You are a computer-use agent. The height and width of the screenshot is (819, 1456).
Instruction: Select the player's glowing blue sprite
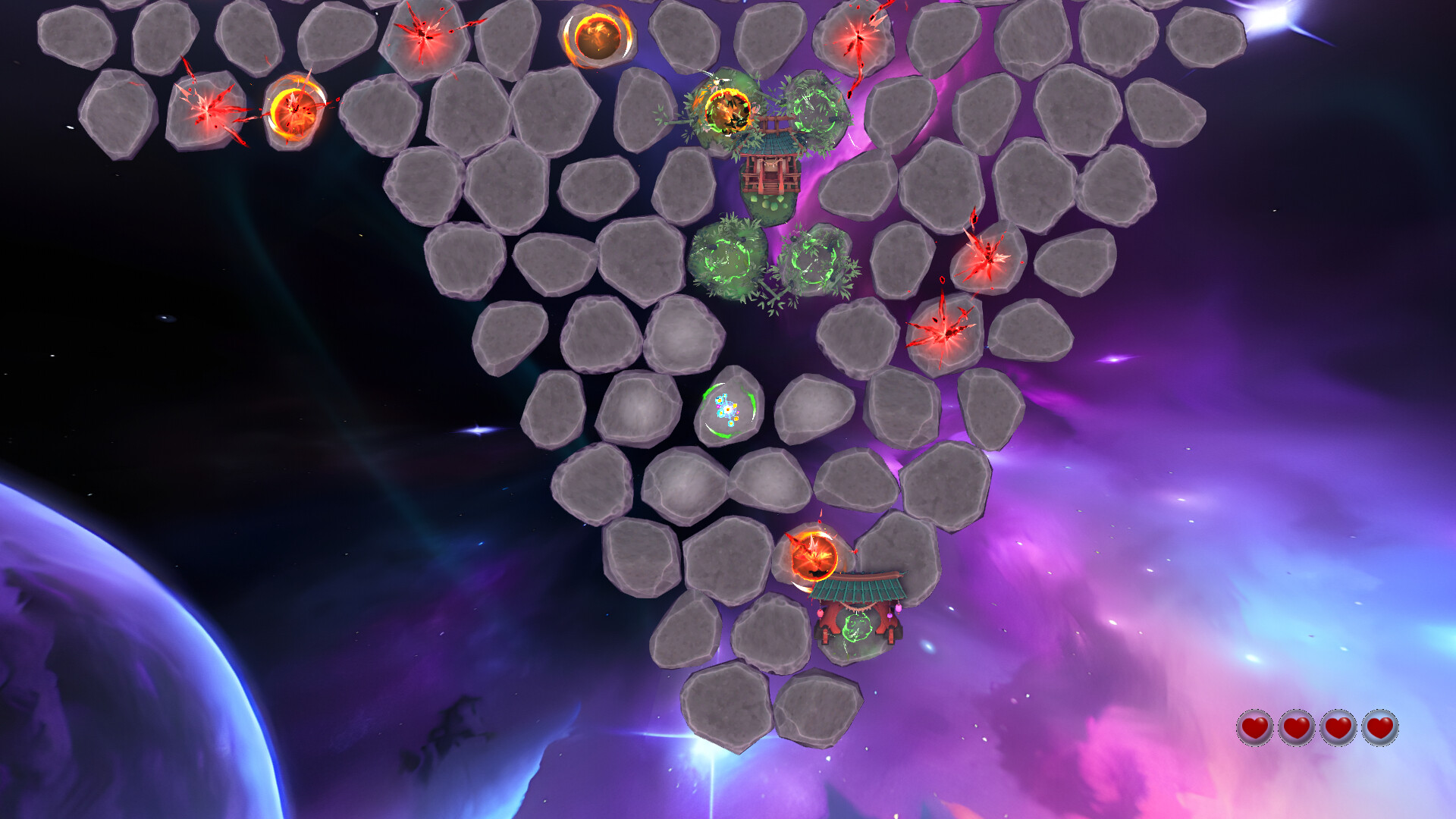coord(726,409)
